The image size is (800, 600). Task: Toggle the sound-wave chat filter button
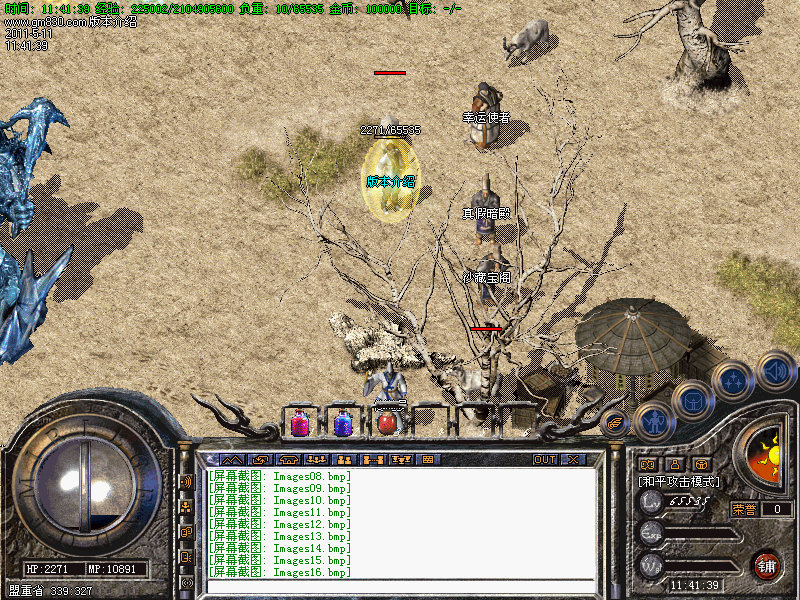coord(186,481)
